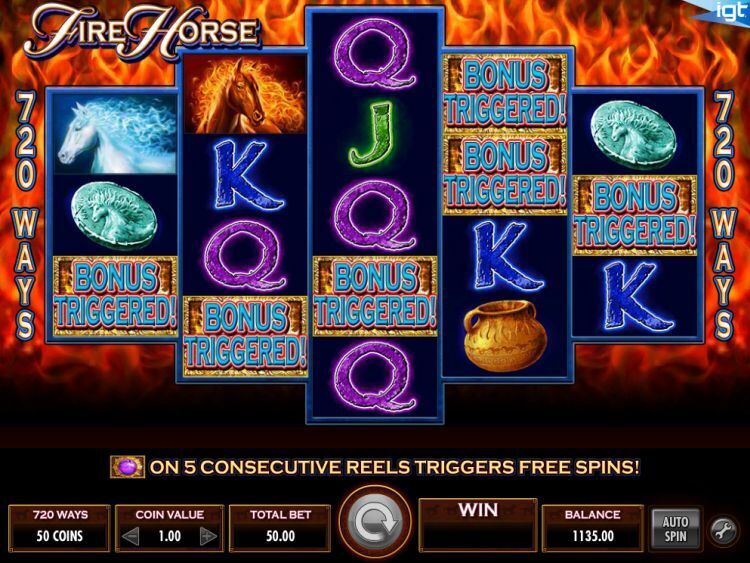Increase the coin value with the right arrow
Screen dimensions: 750x563
click(207, 536)
